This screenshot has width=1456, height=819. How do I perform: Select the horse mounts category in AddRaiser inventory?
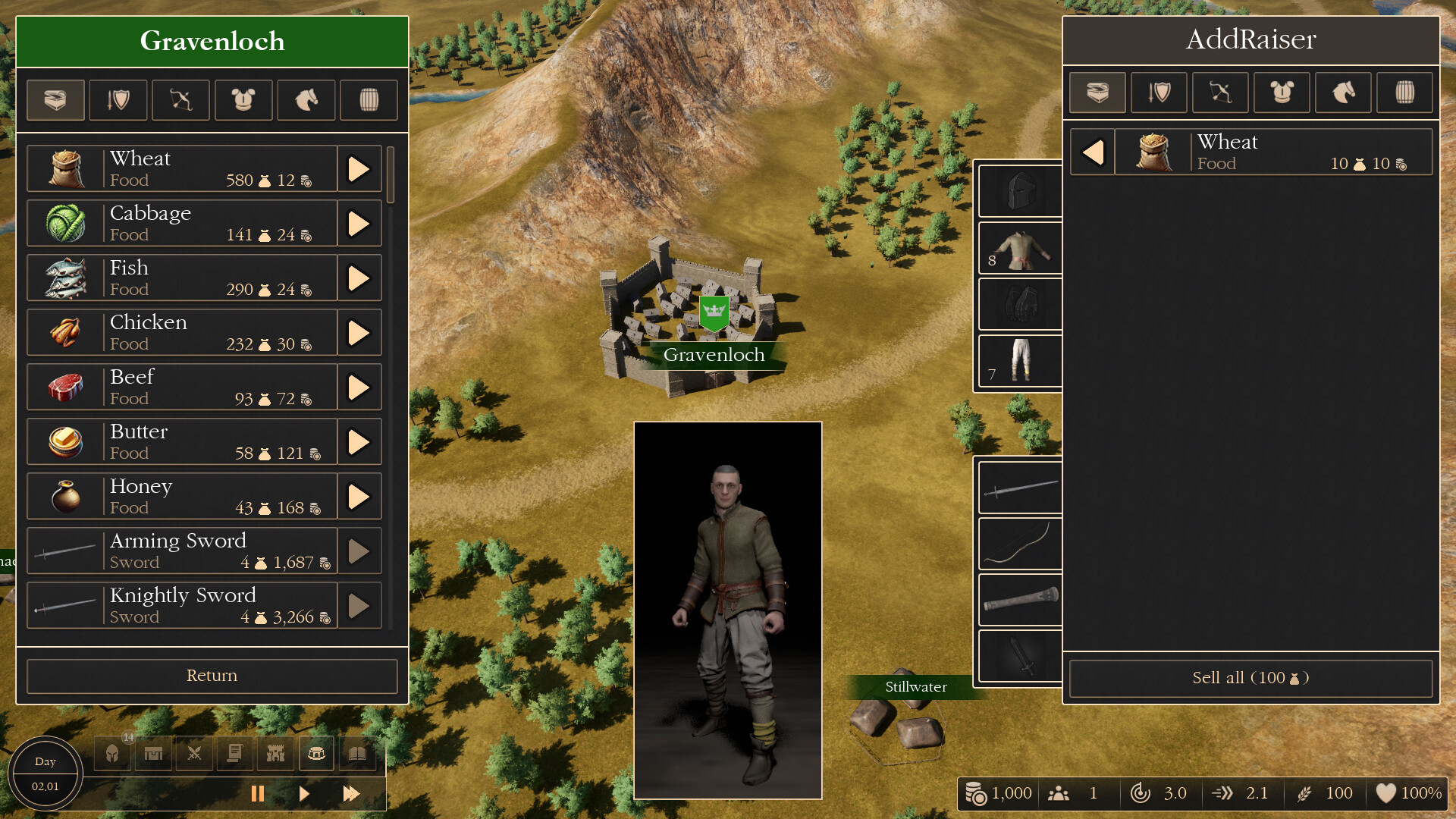coord(1343,93)
